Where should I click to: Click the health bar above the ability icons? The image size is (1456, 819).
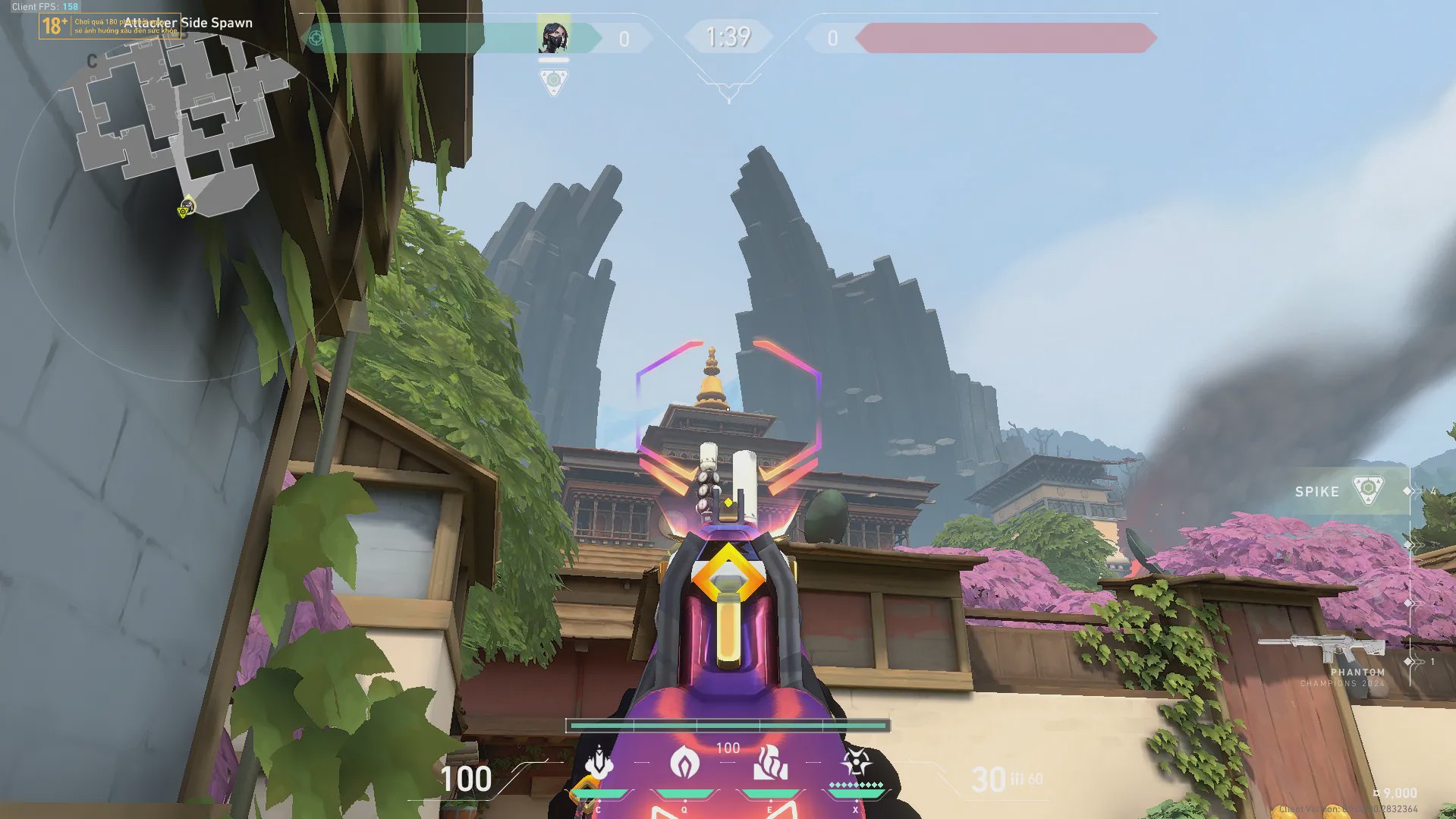point(728,726)
